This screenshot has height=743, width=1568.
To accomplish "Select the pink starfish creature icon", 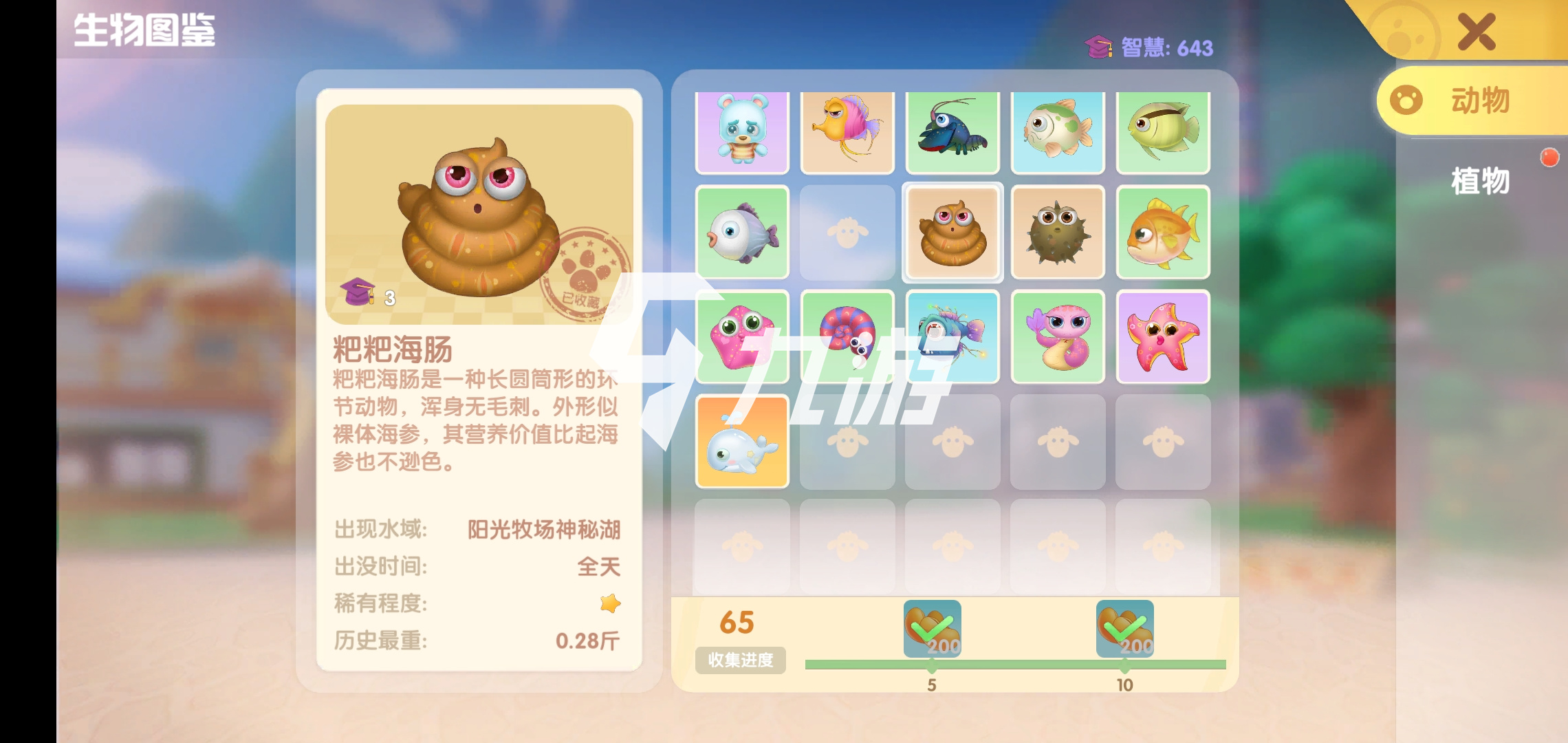I will tap(1162, 337).
